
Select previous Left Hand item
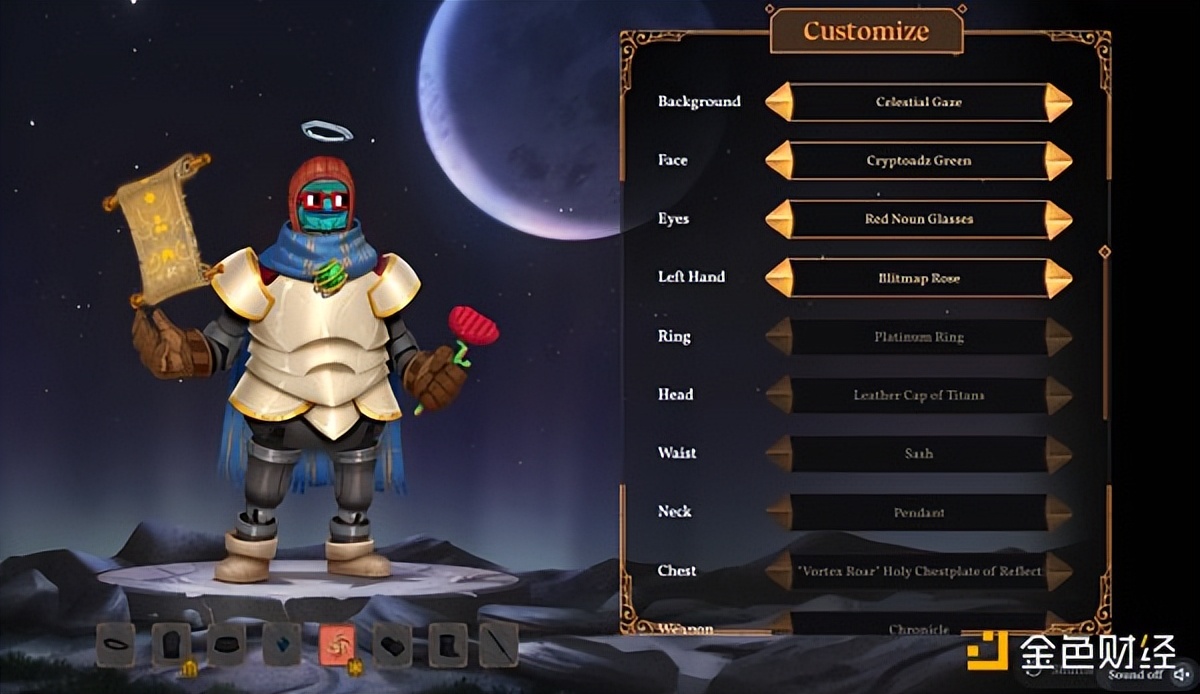779,278
